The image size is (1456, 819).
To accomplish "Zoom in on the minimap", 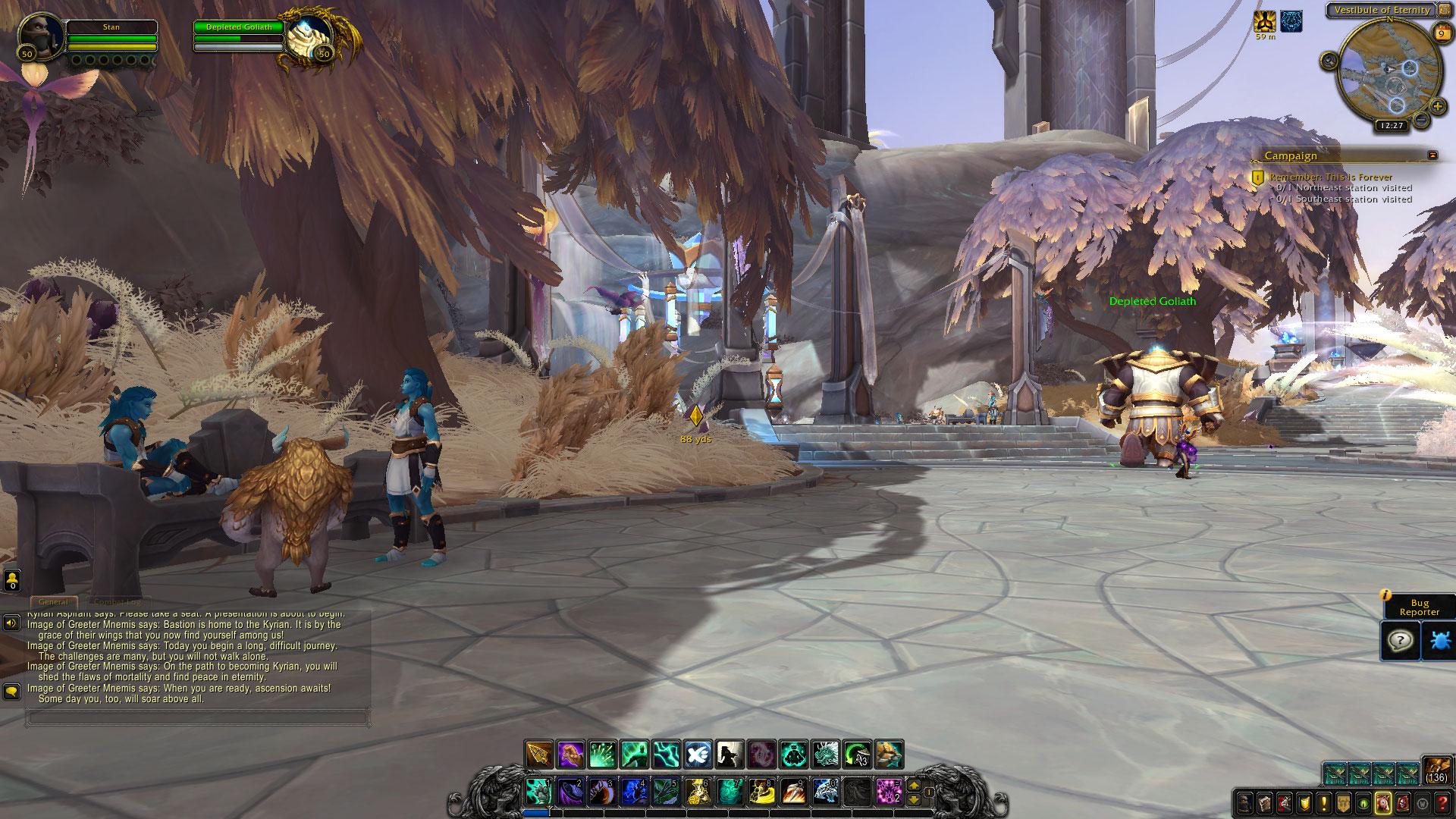I will coord(1438,107).
